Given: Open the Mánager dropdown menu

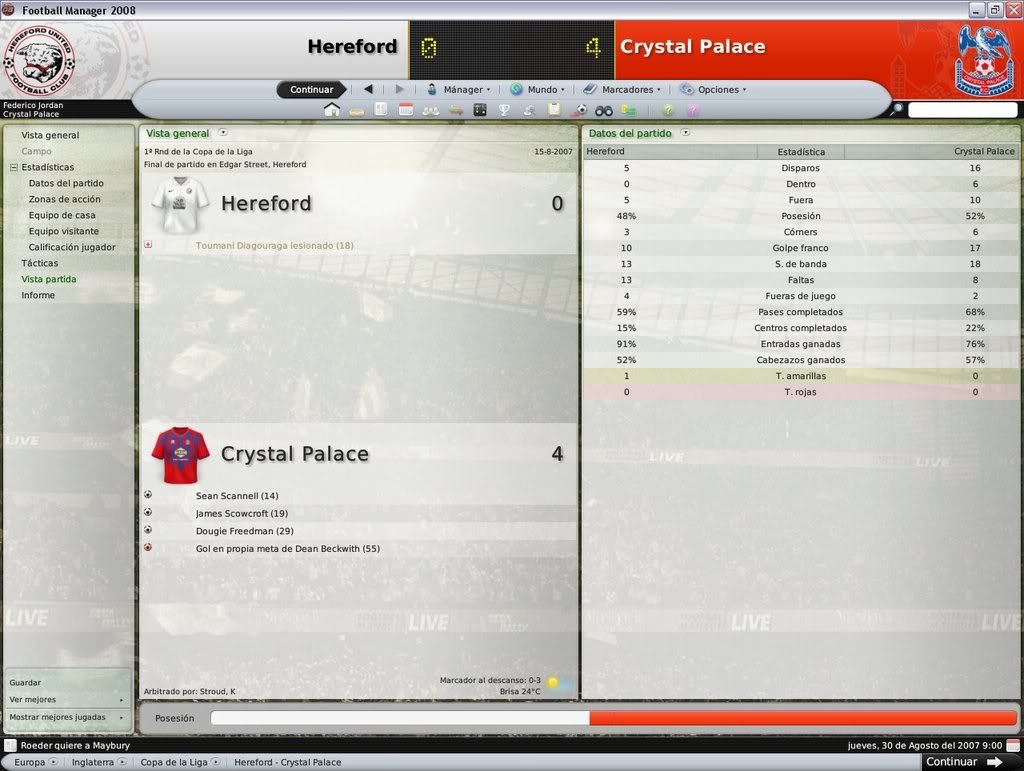Looking at the screenshot, I should 459,89.
